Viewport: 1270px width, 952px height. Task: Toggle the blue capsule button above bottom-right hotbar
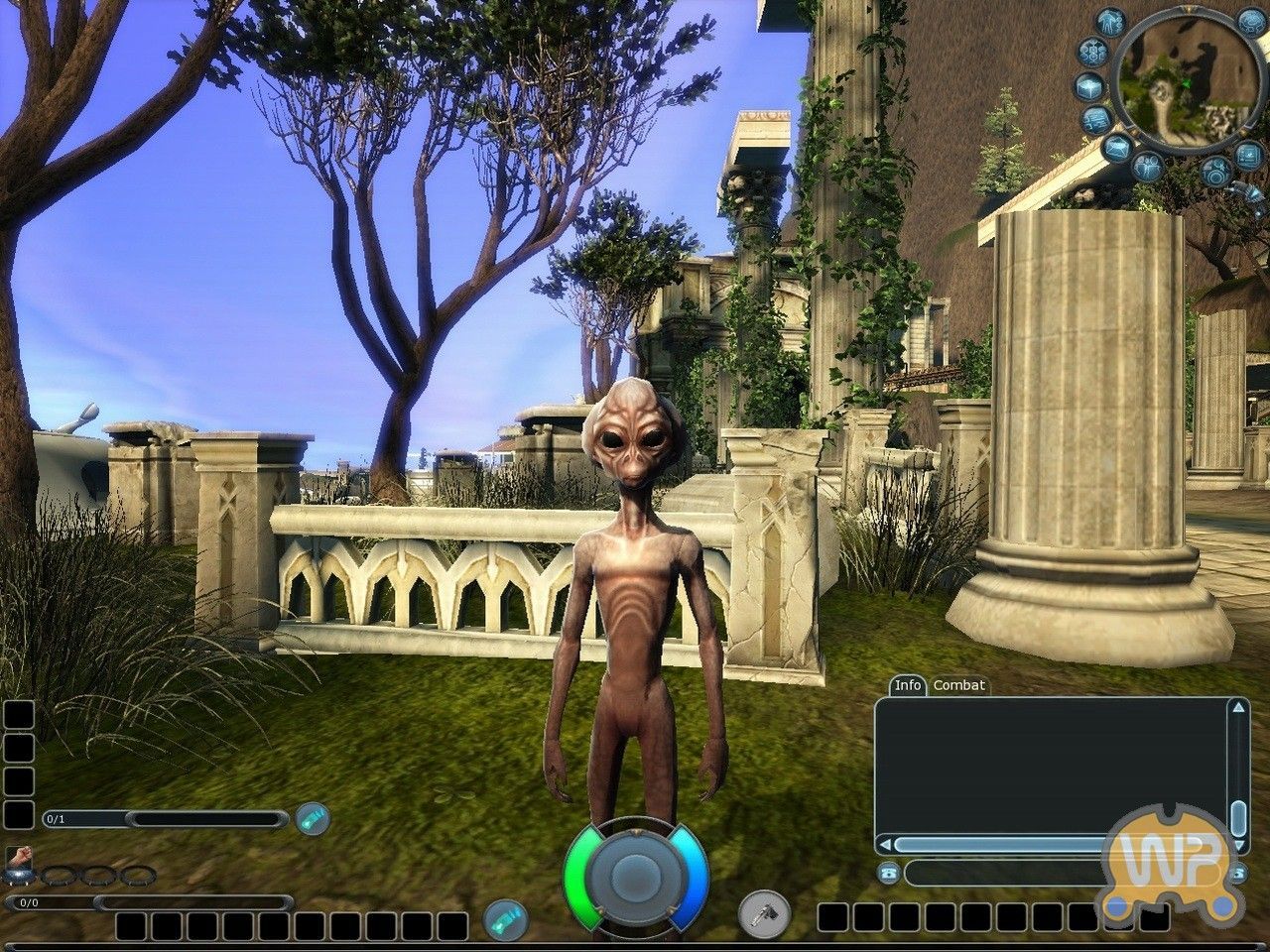click(x=505, y=919)
